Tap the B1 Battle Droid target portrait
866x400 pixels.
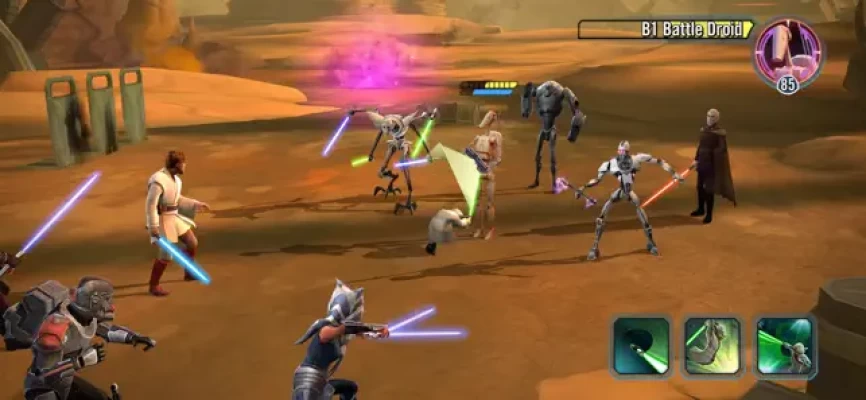click(x=788, y=50)
